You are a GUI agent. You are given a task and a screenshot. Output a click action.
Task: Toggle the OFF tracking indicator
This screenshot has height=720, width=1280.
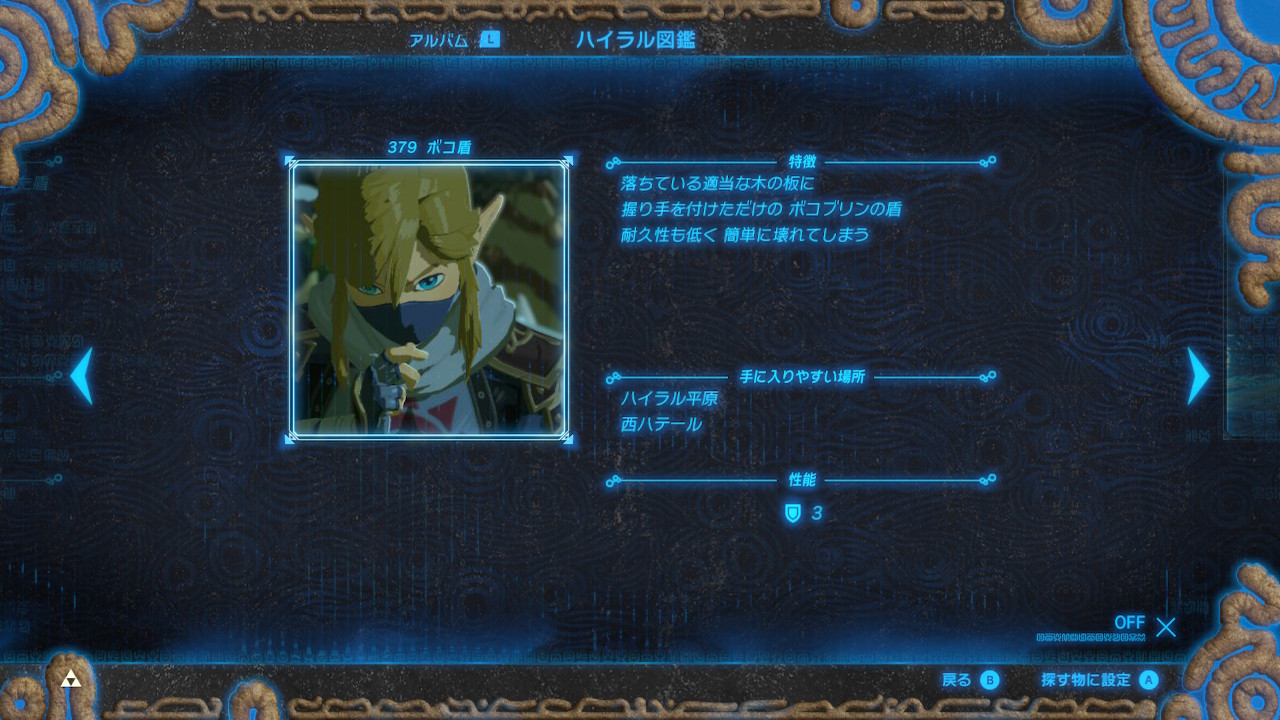point(1128,623)
